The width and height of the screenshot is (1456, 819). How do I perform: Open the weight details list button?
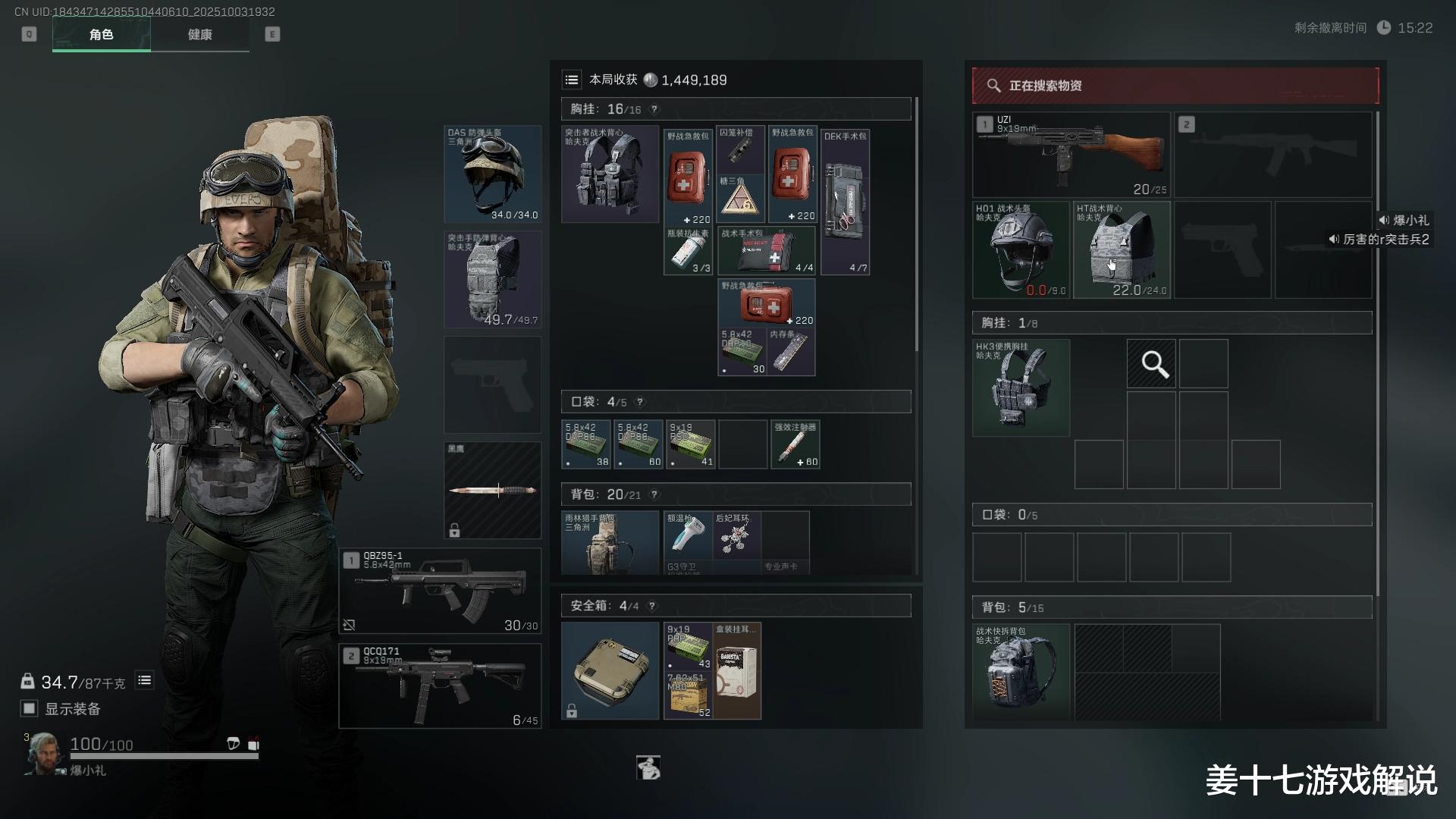(x=144, y=680)
